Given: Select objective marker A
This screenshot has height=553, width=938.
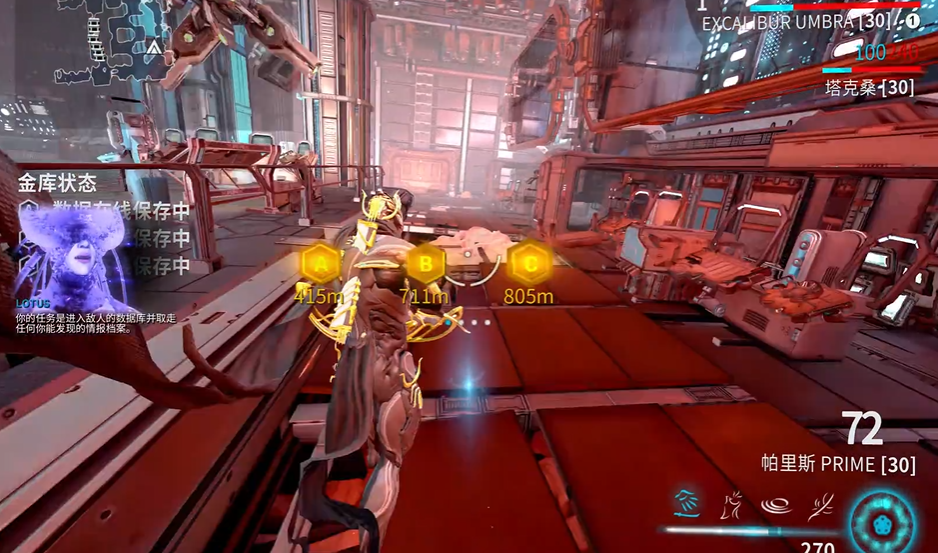Looking at the screenshot, I should pos(320,264).
